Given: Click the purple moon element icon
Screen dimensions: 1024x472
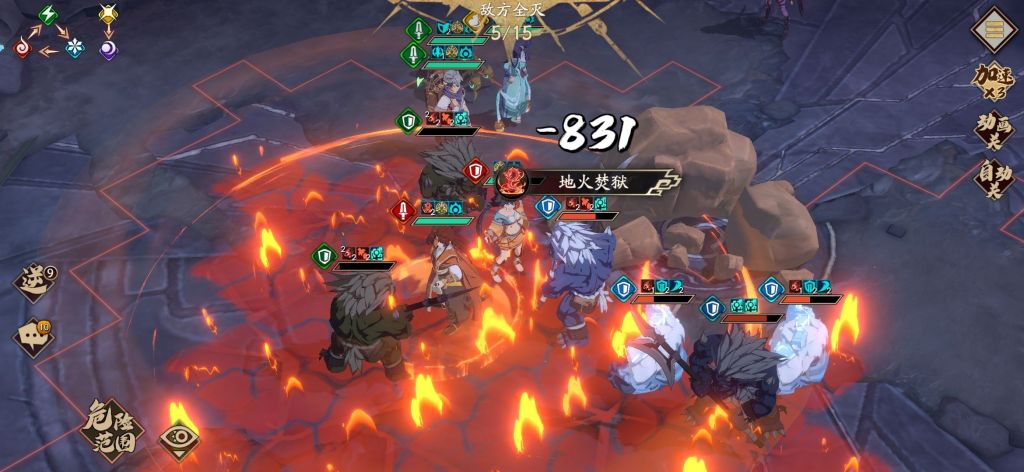Looking at the screenshot, I should click(x=108, y=48).
